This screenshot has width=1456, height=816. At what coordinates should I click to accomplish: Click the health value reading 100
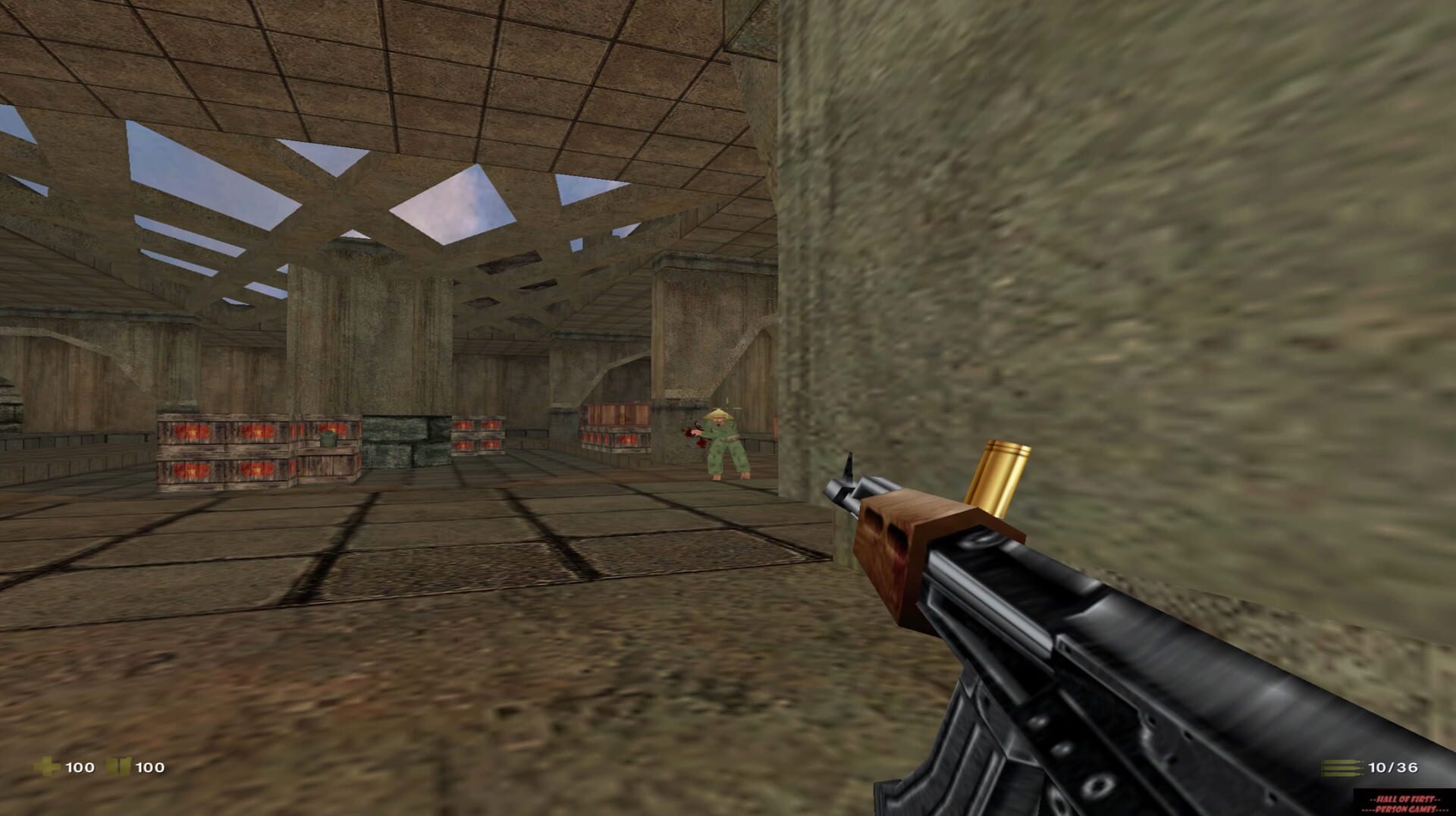coord(80,767)
